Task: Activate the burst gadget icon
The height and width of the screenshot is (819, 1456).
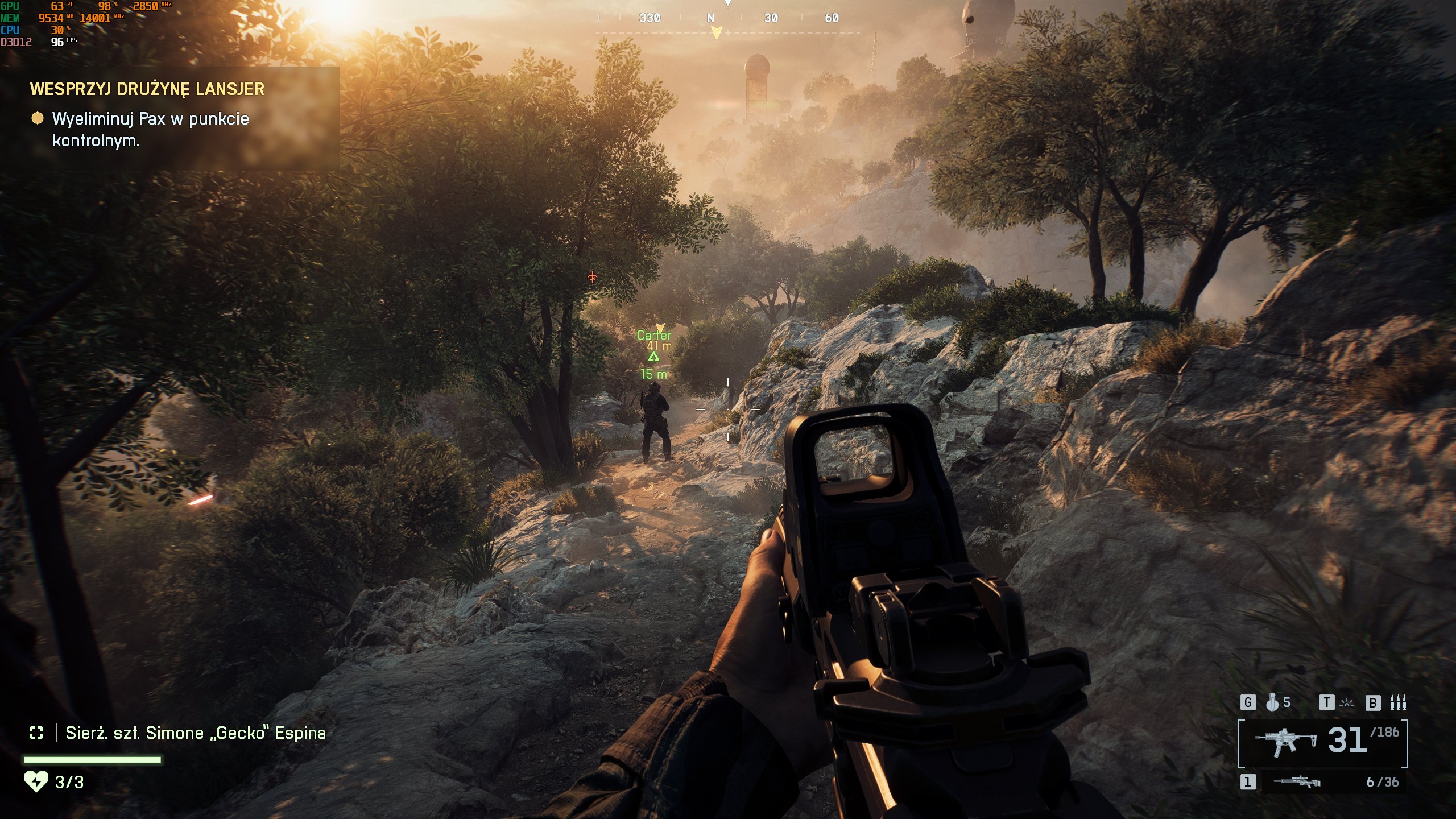Action: pyautogui.click(x=1347, y=703)
